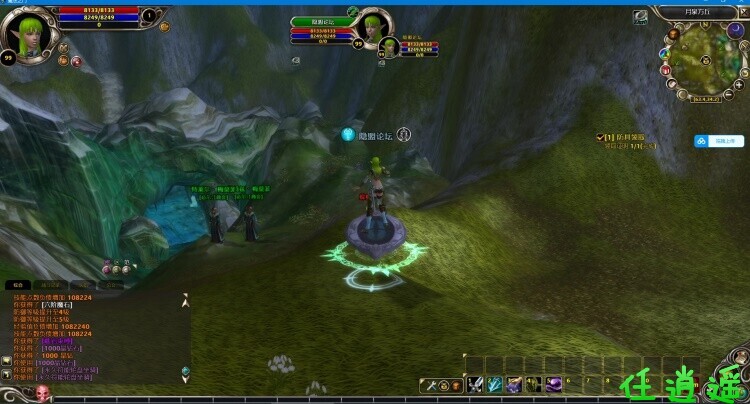This screenshot has width=750, height=404.
Task: Toggle the quest tracker checkbox for quest [1]
Action: (x=599, y=136)
